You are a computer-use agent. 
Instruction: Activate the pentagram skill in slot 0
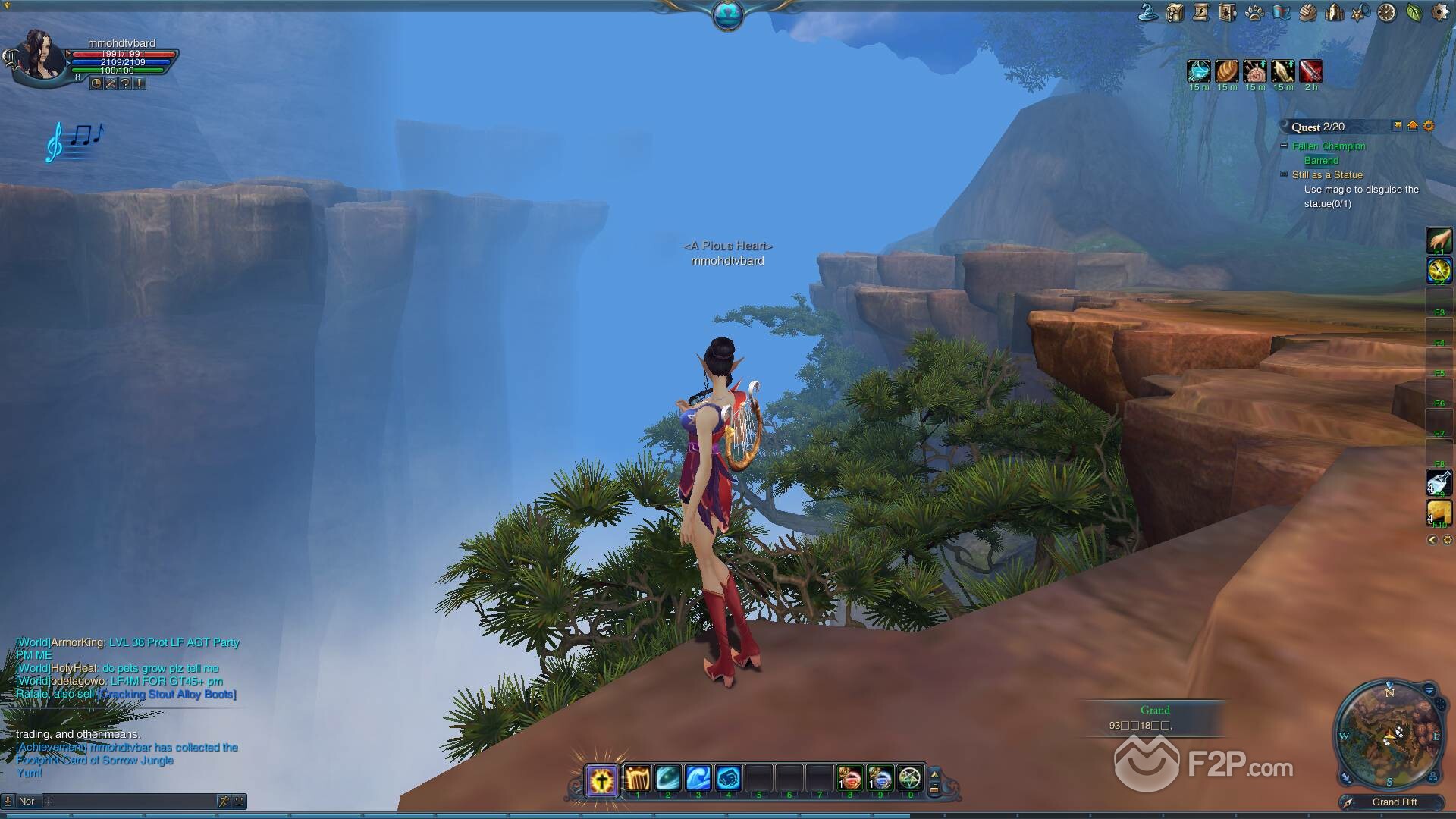coord(909,778)
